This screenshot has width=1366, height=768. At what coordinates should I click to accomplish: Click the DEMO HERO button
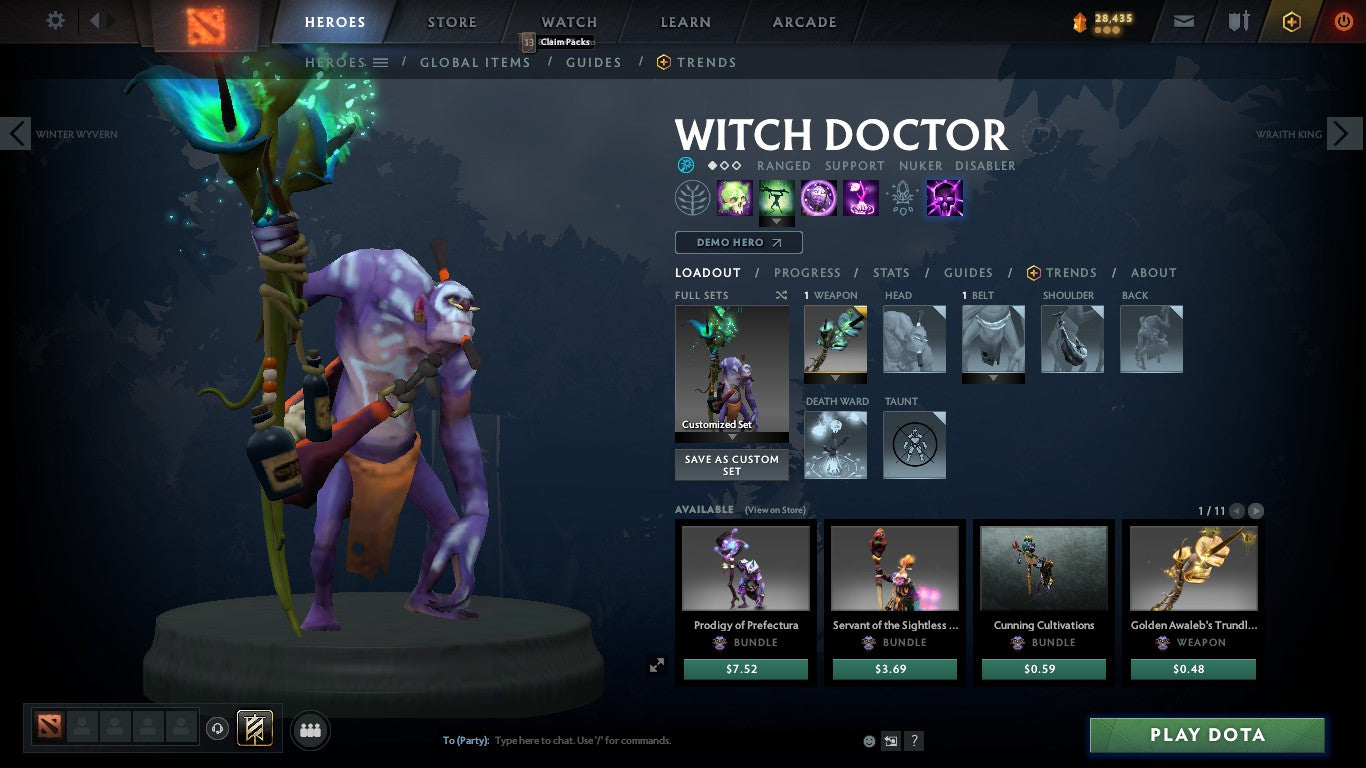(x=737, y=242)
